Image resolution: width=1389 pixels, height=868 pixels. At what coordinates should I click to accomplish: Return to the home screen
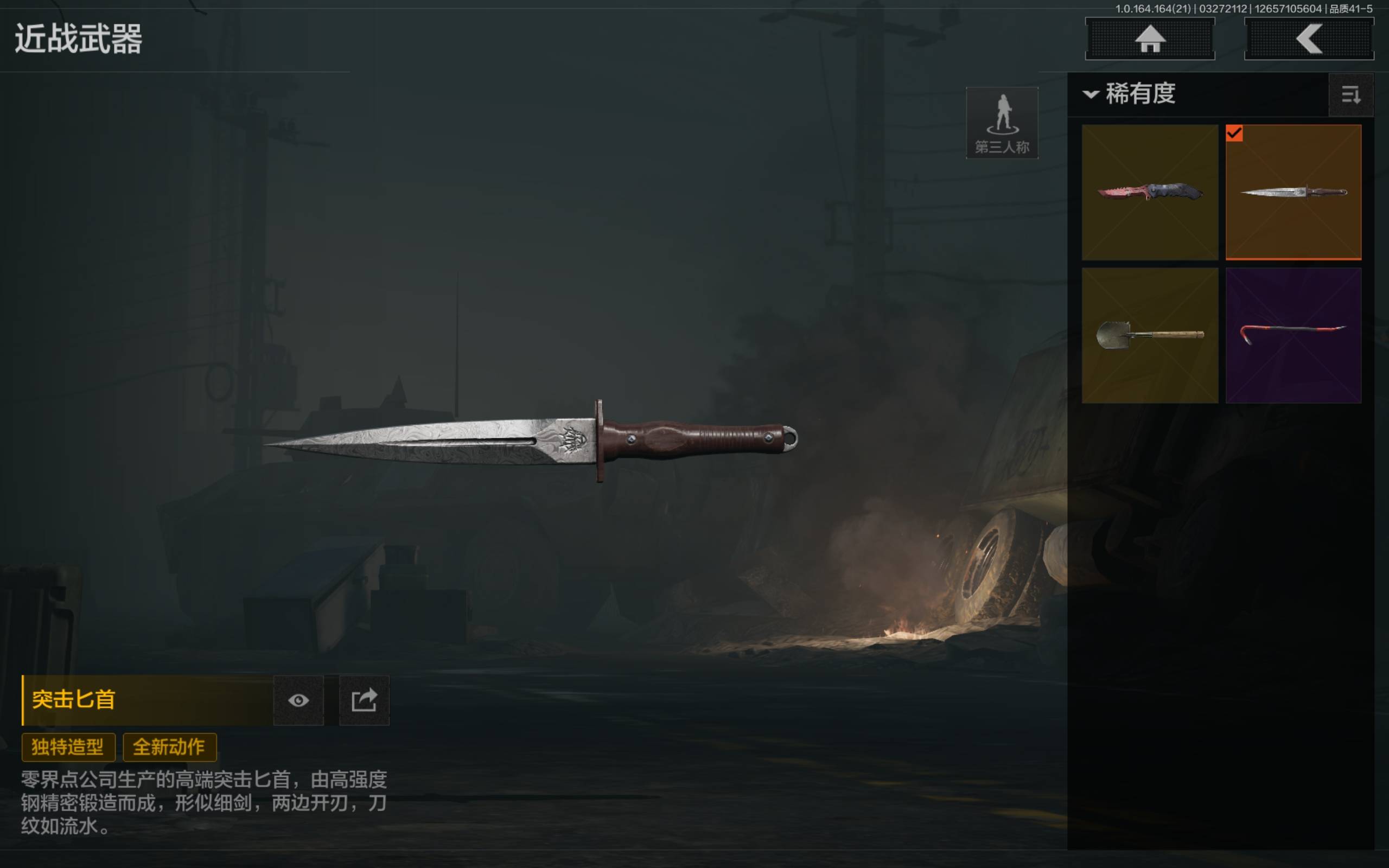point(1150,39)
